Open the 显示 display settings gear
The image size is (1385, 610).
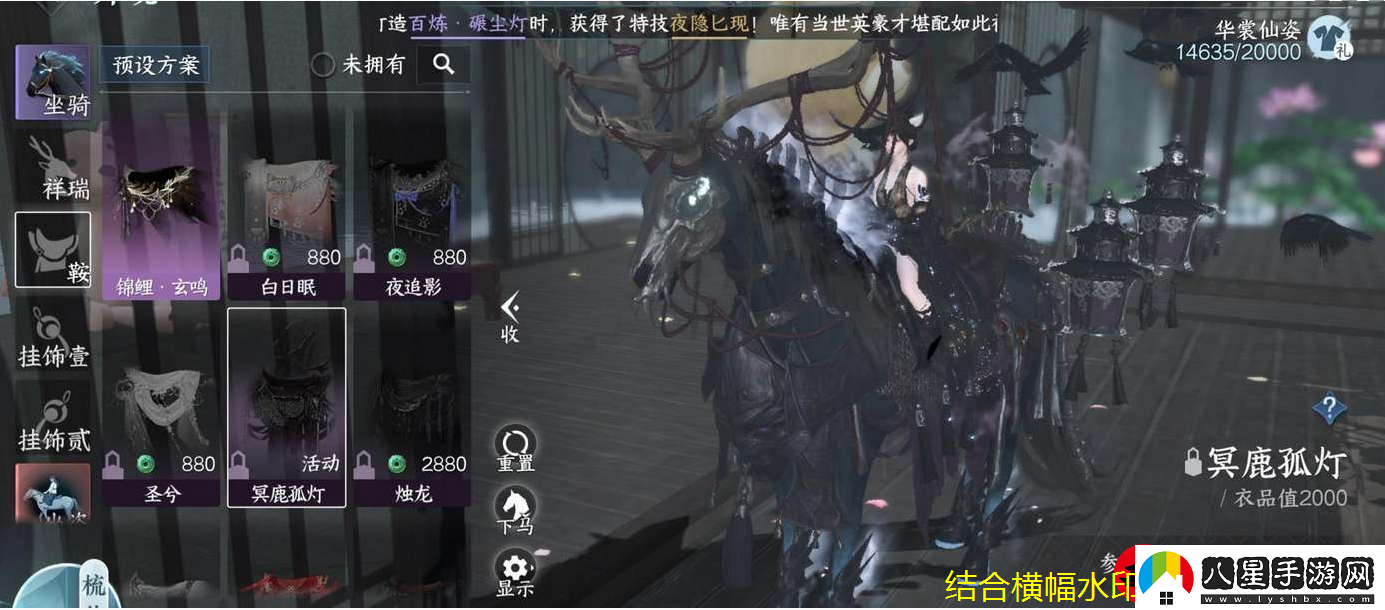click(x=516, y=571)
